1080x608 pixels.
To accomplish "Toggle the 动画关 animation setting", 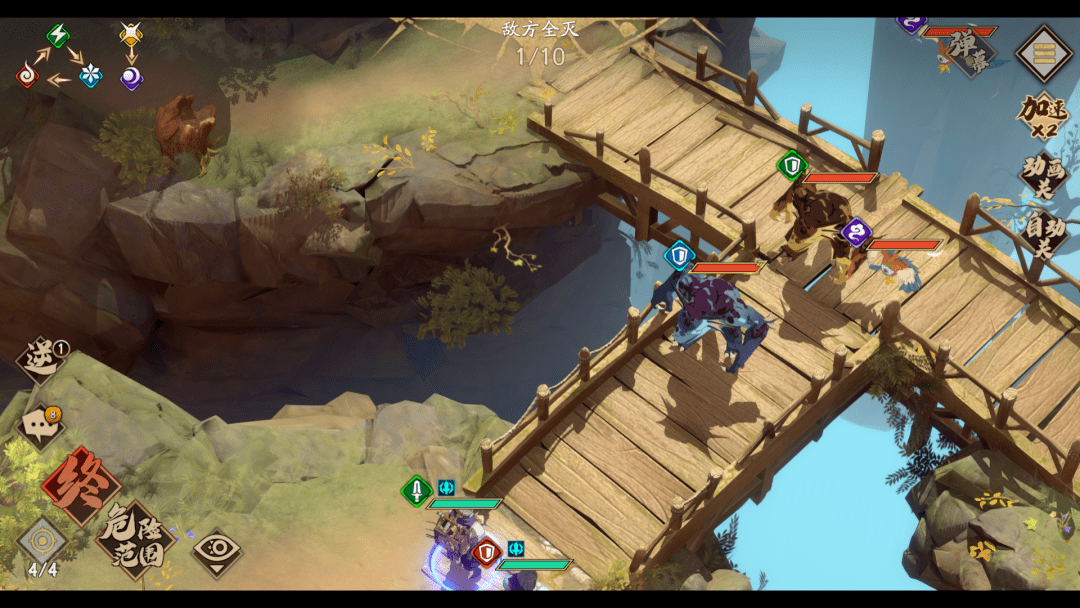I will 1043,175.
